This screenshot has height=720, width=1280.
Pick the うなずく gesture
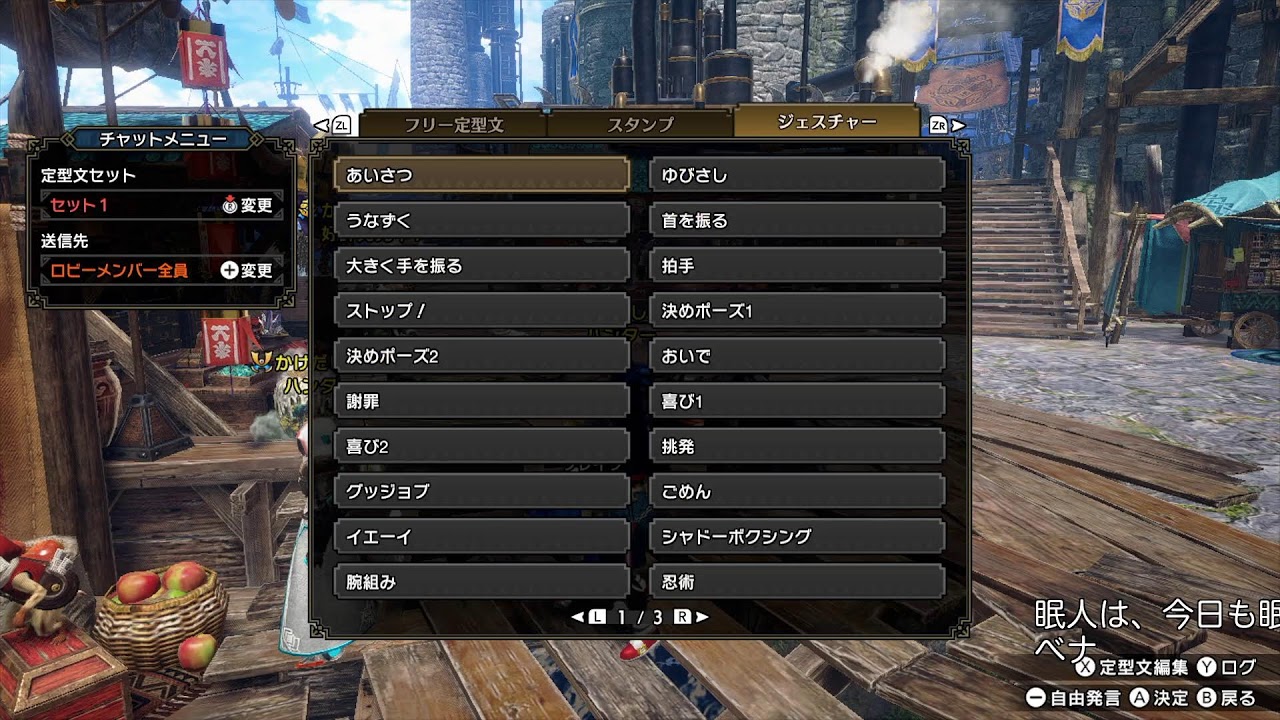[x=481, y=220]
